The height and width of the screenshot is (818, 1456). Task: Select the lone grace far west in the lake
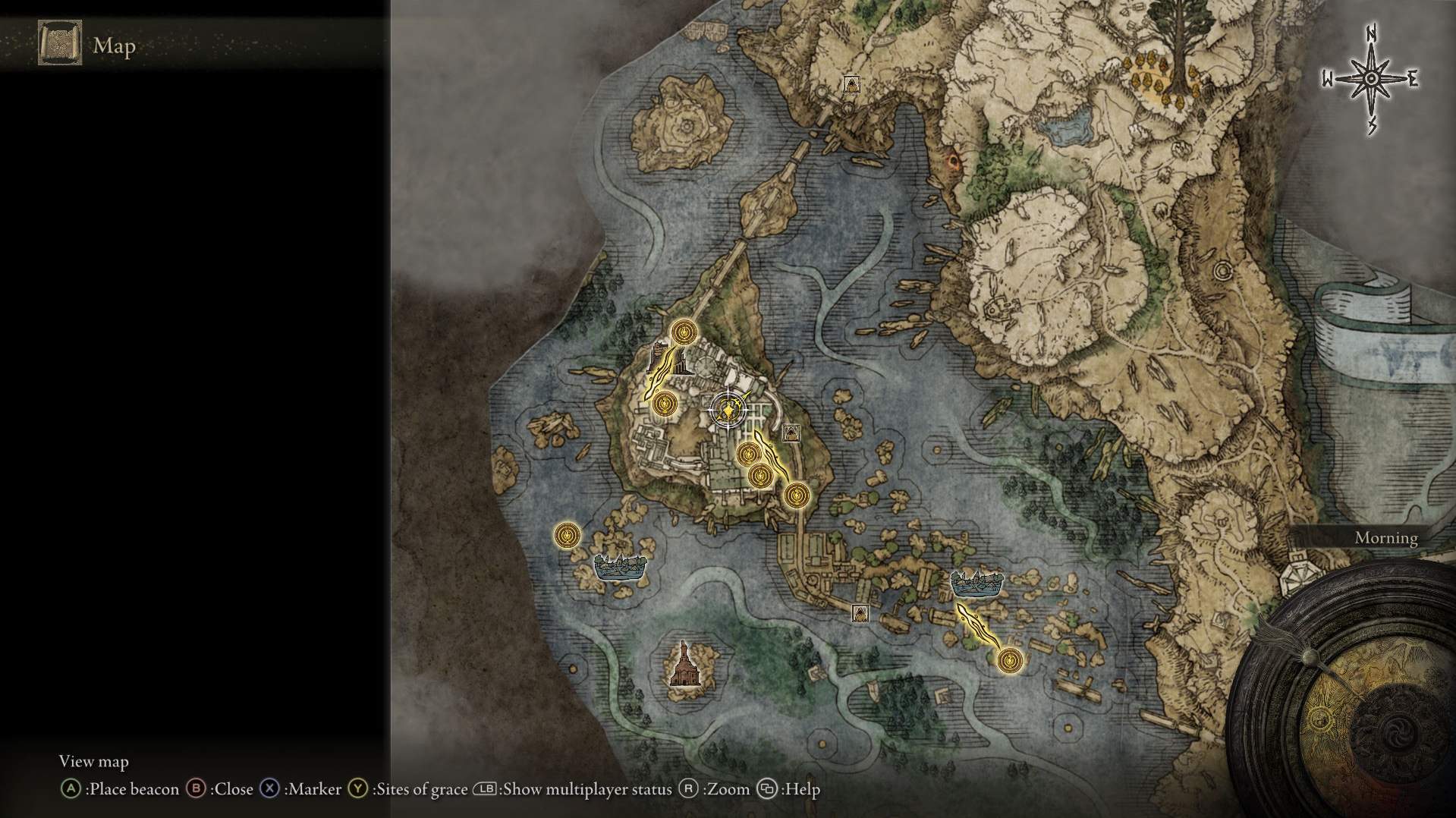pos(567,535)
